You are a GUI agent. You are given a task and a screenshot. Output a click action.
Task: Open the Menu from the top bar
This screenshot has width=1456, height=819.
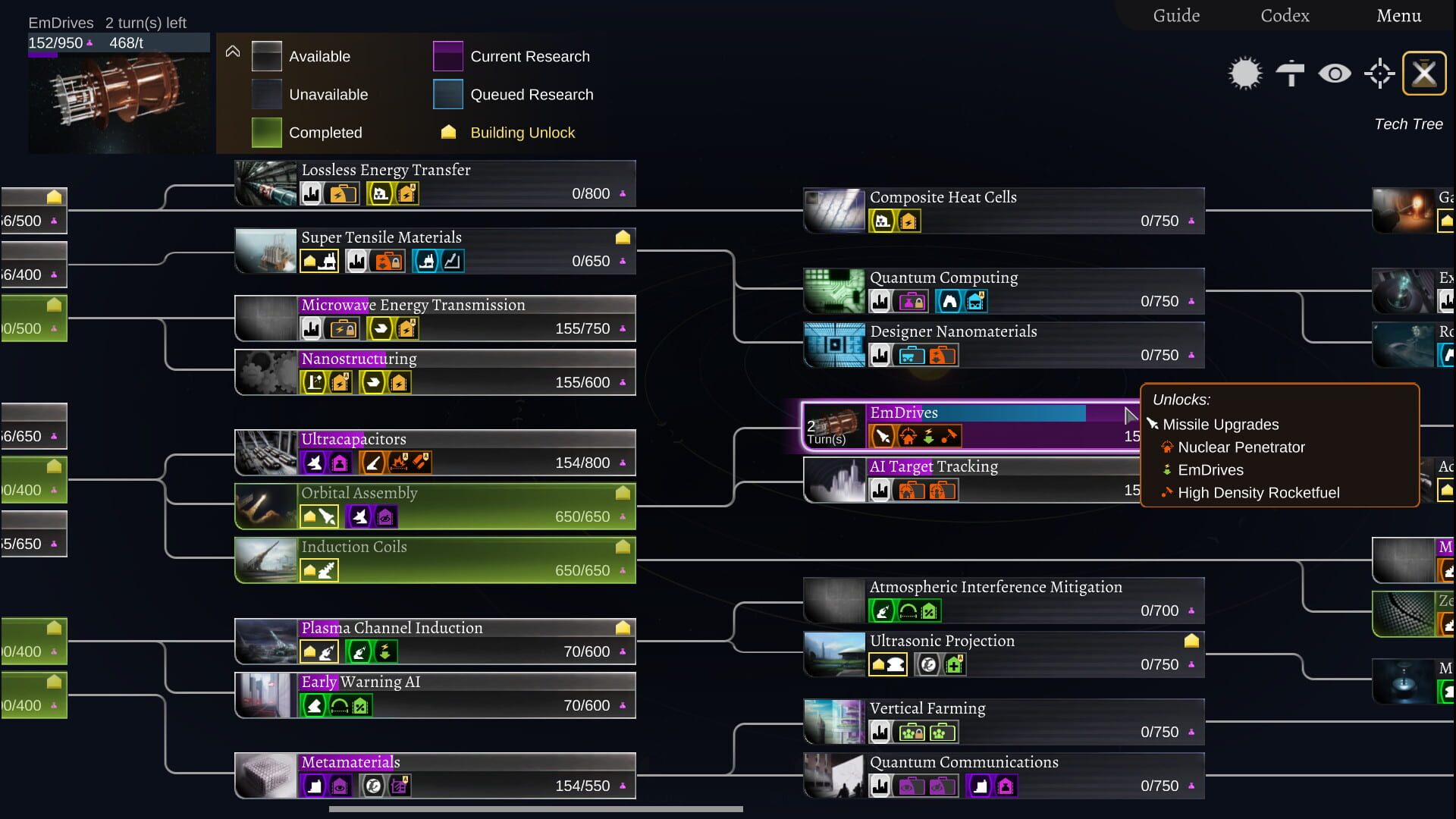[x=1399, y=15]
